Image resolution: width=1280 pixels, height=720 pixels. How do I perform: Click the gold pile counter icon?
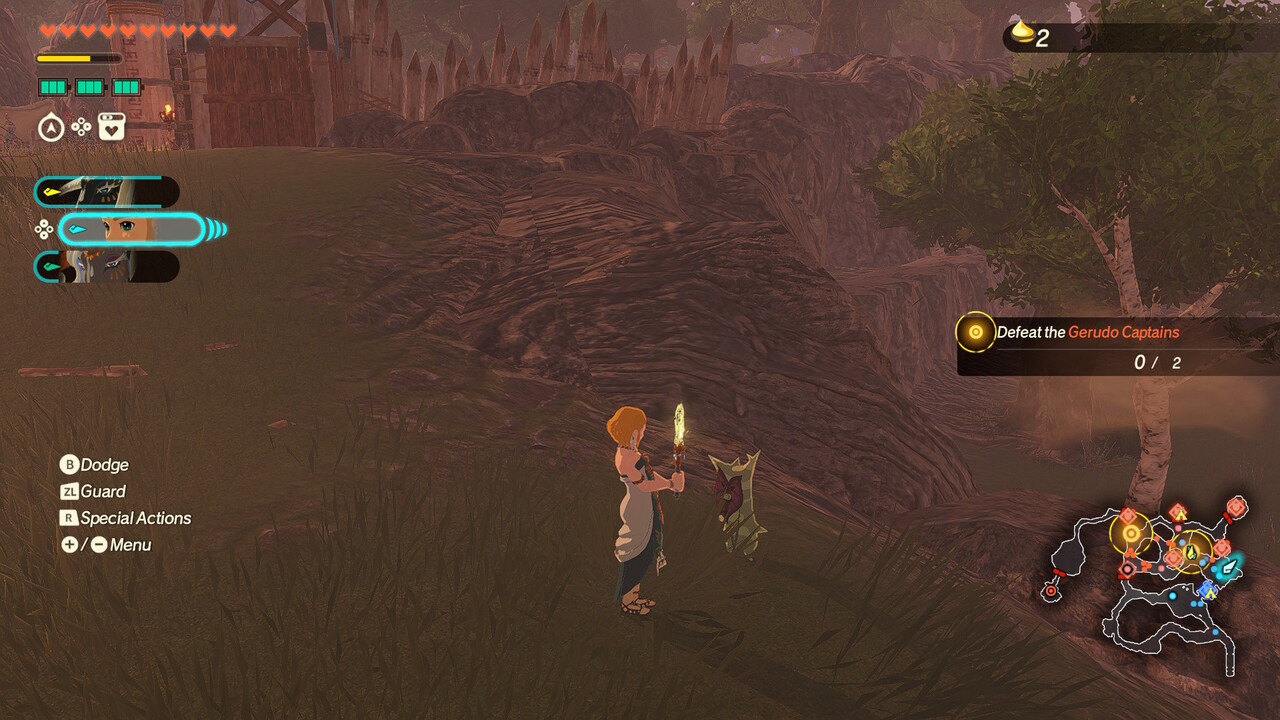coord(1022,35)
